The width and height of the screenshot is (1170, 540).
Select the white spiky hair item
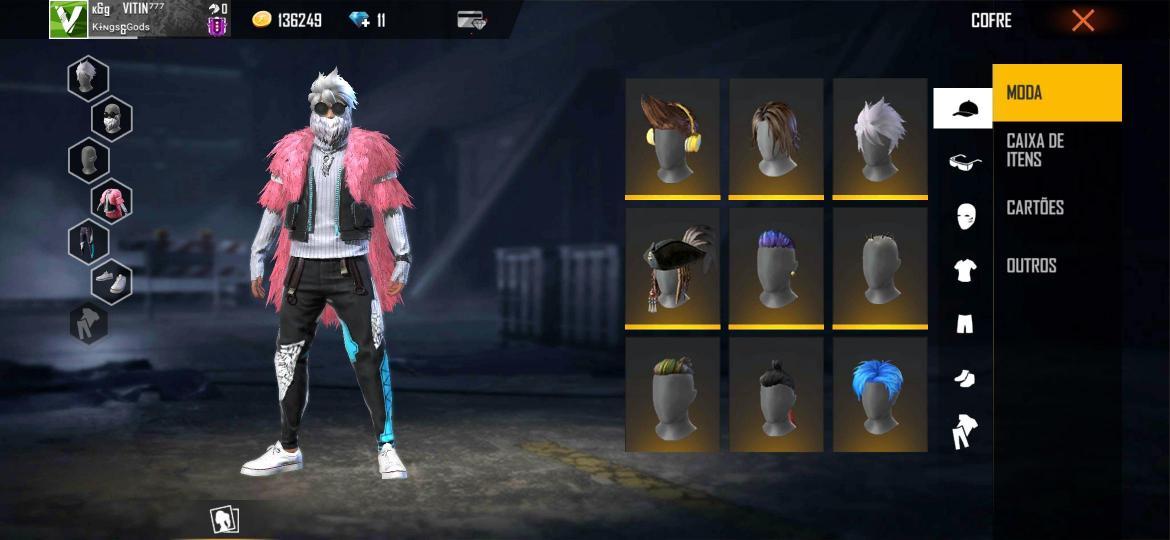pyautogui.click(x=879, y=138)
